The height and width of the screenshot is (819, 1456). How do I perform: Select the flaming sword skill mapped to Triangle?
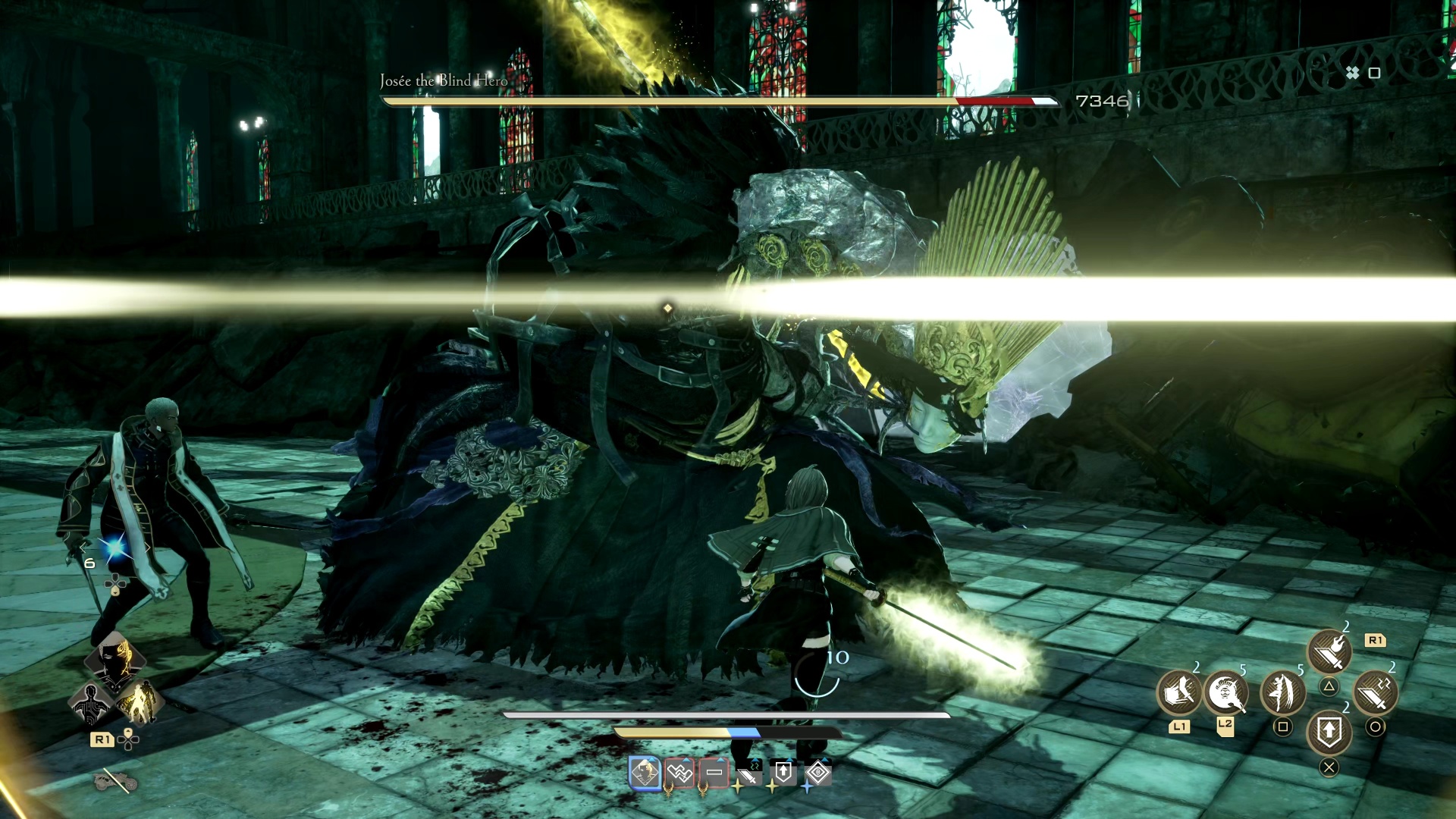(1329, 649)
